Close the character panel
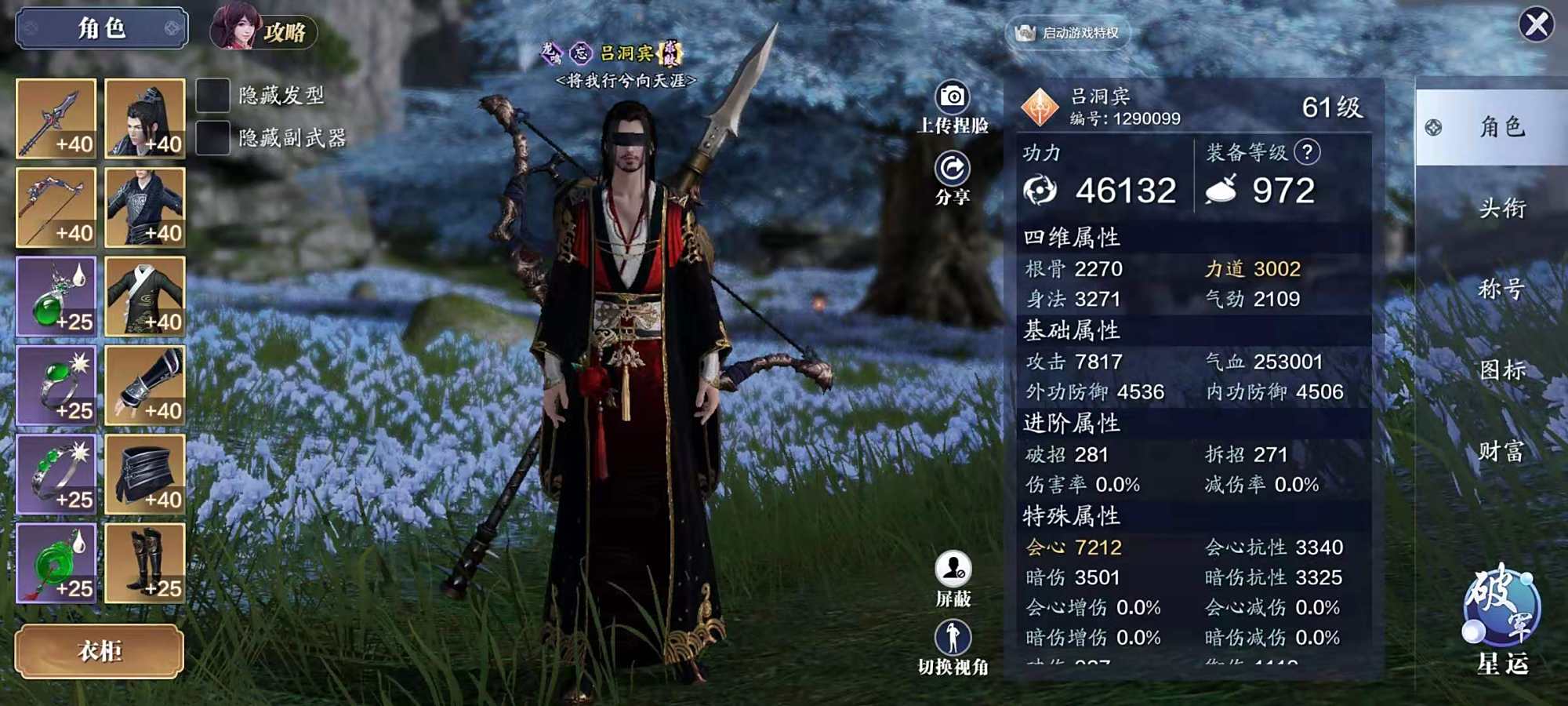 tap(1536, 25)
